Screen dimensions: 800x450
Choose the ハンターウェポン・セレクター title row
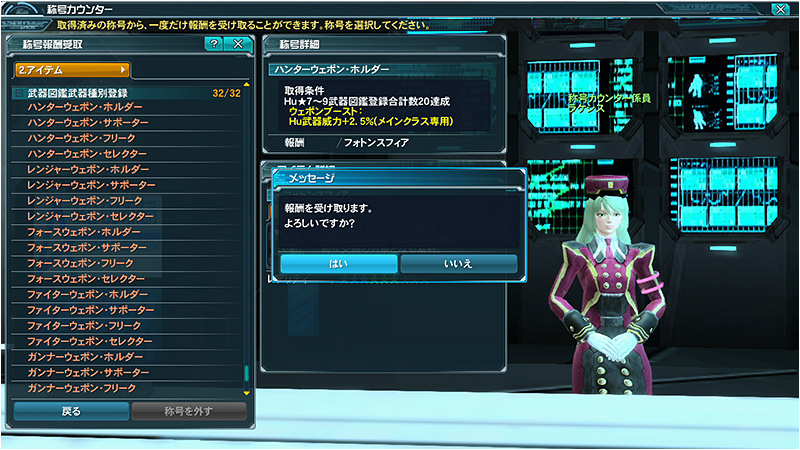(x=88, y=153)
